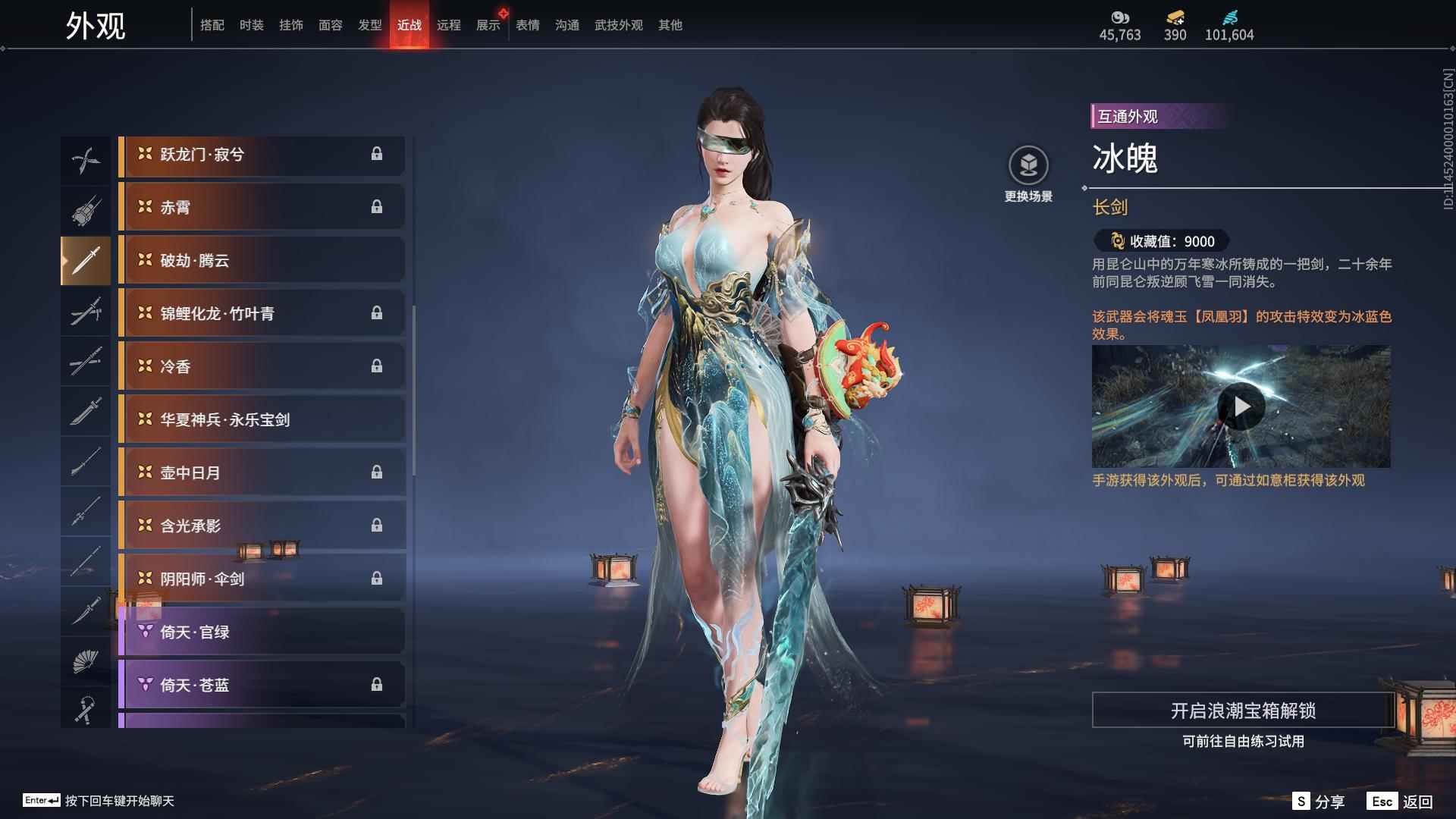Open the 分享 share option
Image resolution: width=1456 pixels, height=819 pixels.
[1319, 802]
